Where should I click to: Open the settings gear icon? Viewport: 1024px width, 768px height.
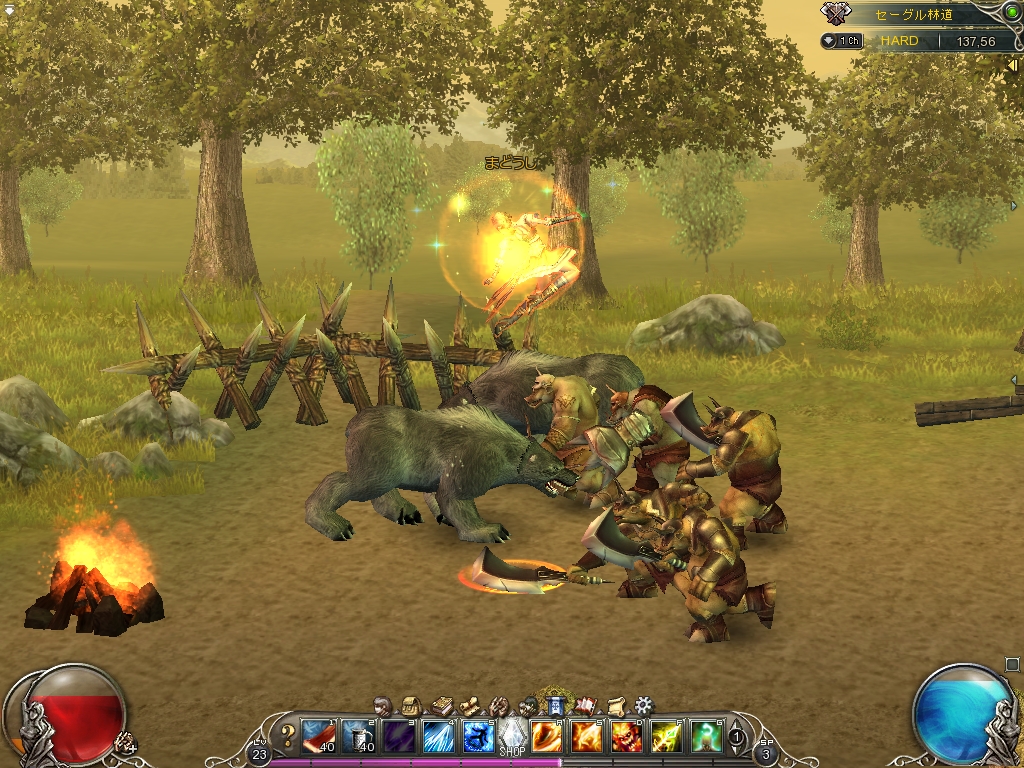click(x=644, y=705)
